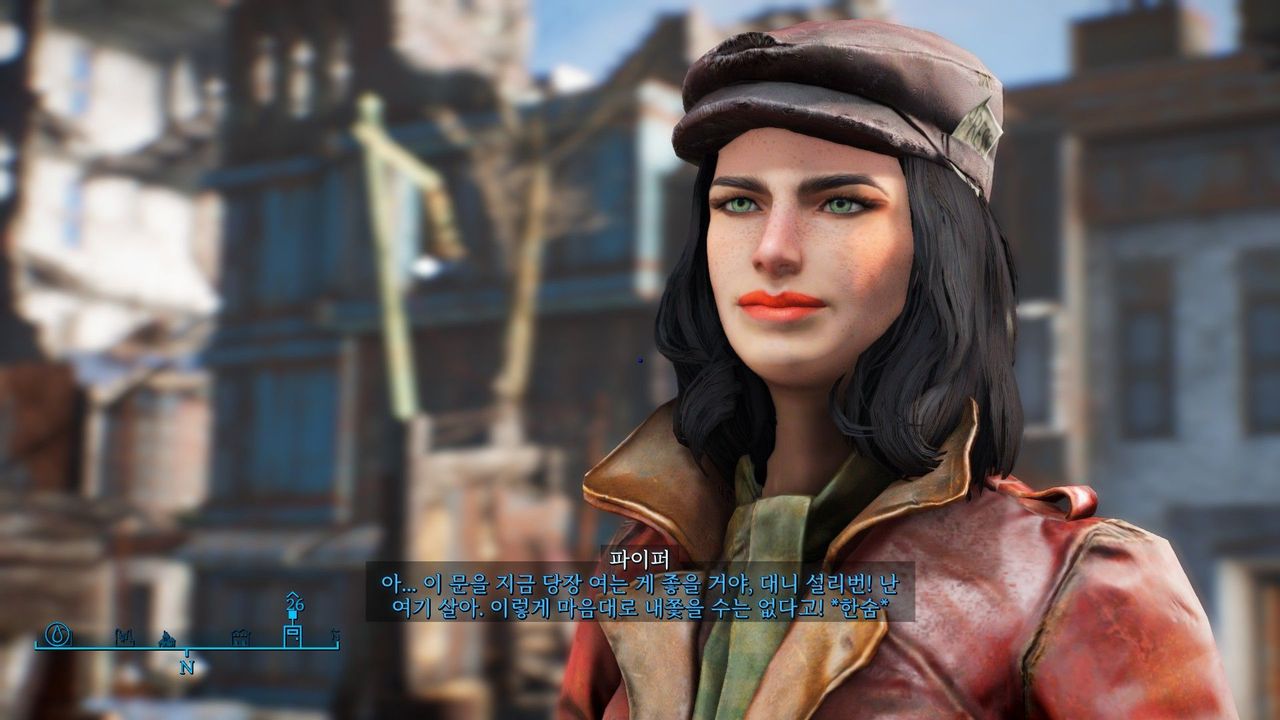
Task: Click the water drop compass marker
Action: pyautogui.click(x=59, y=633)
